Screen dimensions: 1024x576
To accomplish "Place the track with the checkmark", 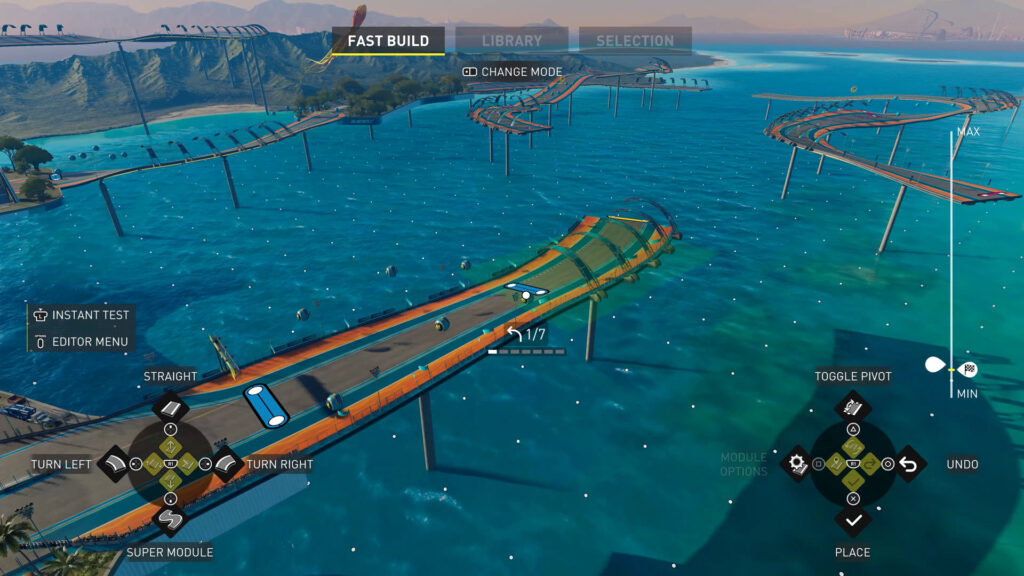I will pos(853,520).
